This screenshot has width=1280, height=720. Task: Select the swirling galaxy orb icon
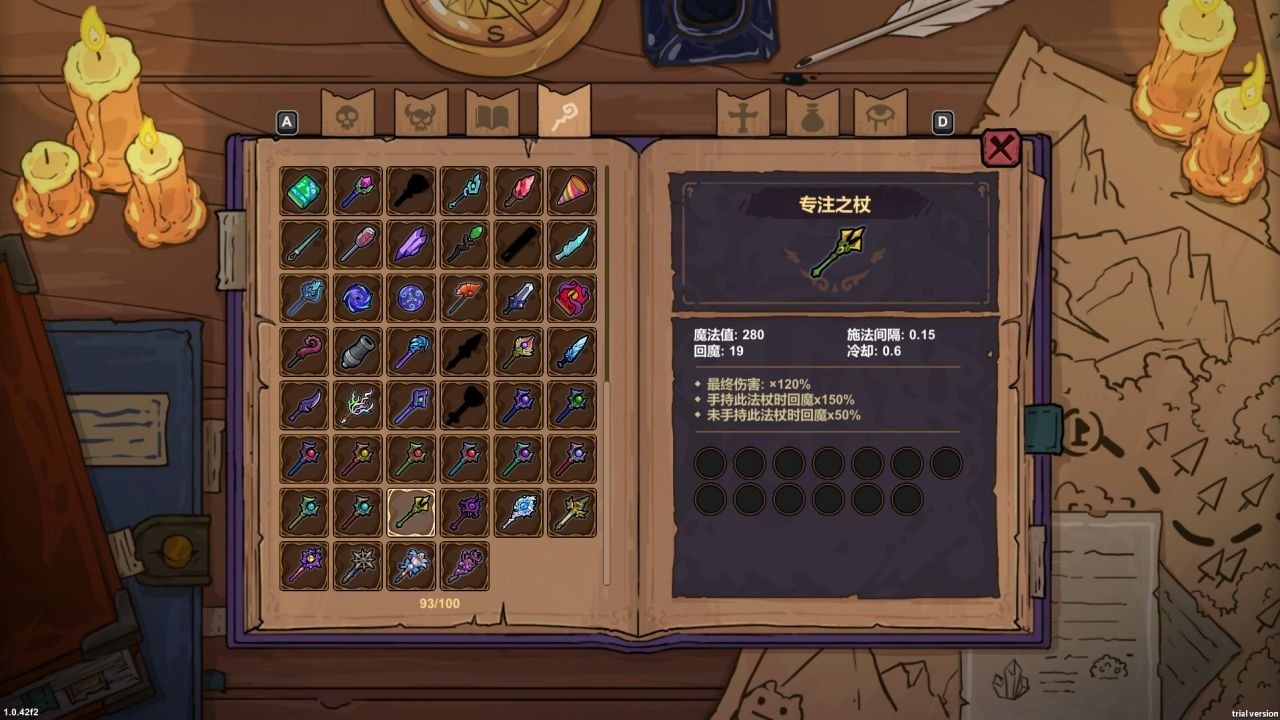point(358,297)
